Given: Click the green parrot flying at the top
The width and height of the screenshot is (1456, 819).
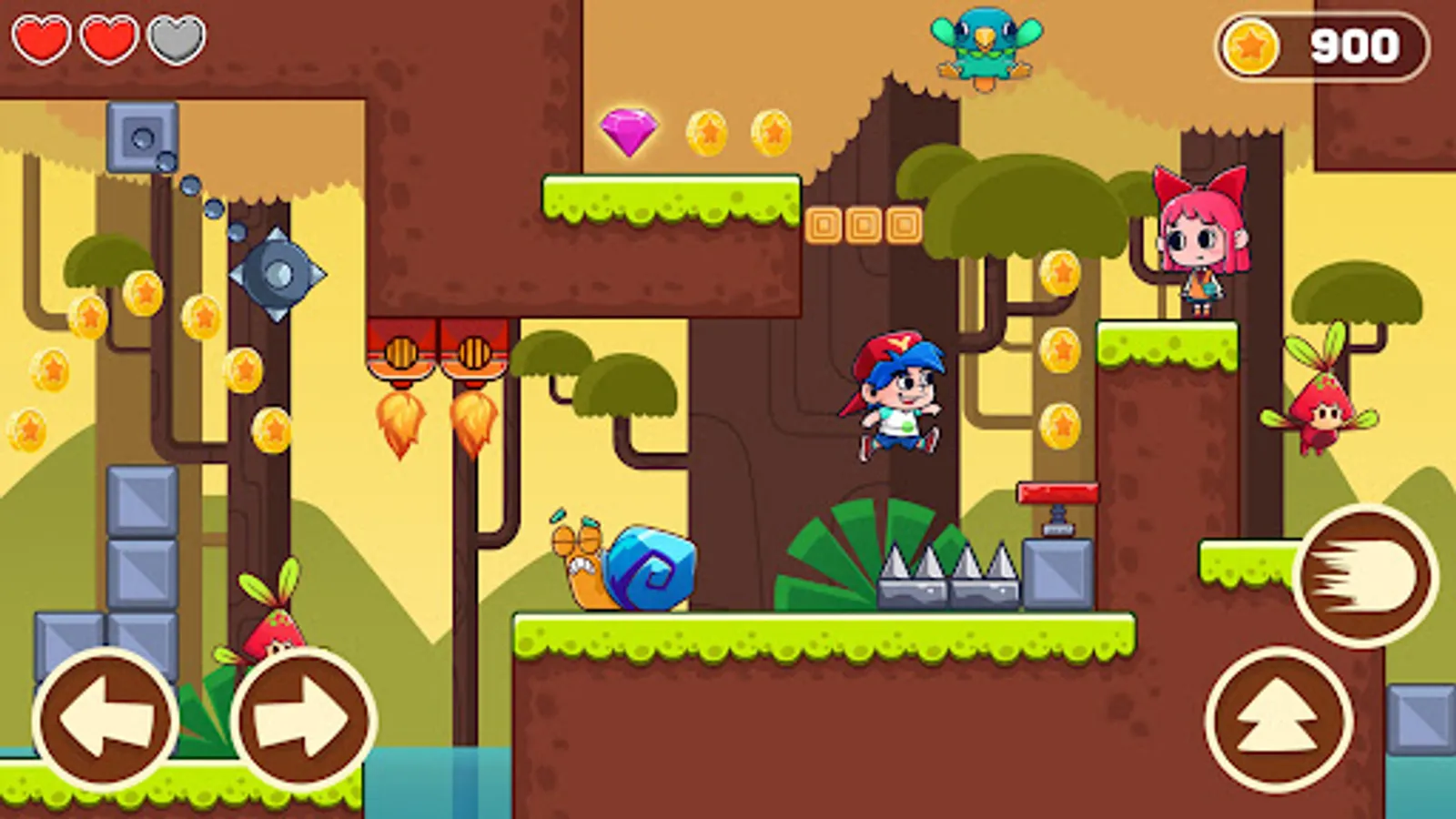Looking at the screenshot, I should coord(983,45).
